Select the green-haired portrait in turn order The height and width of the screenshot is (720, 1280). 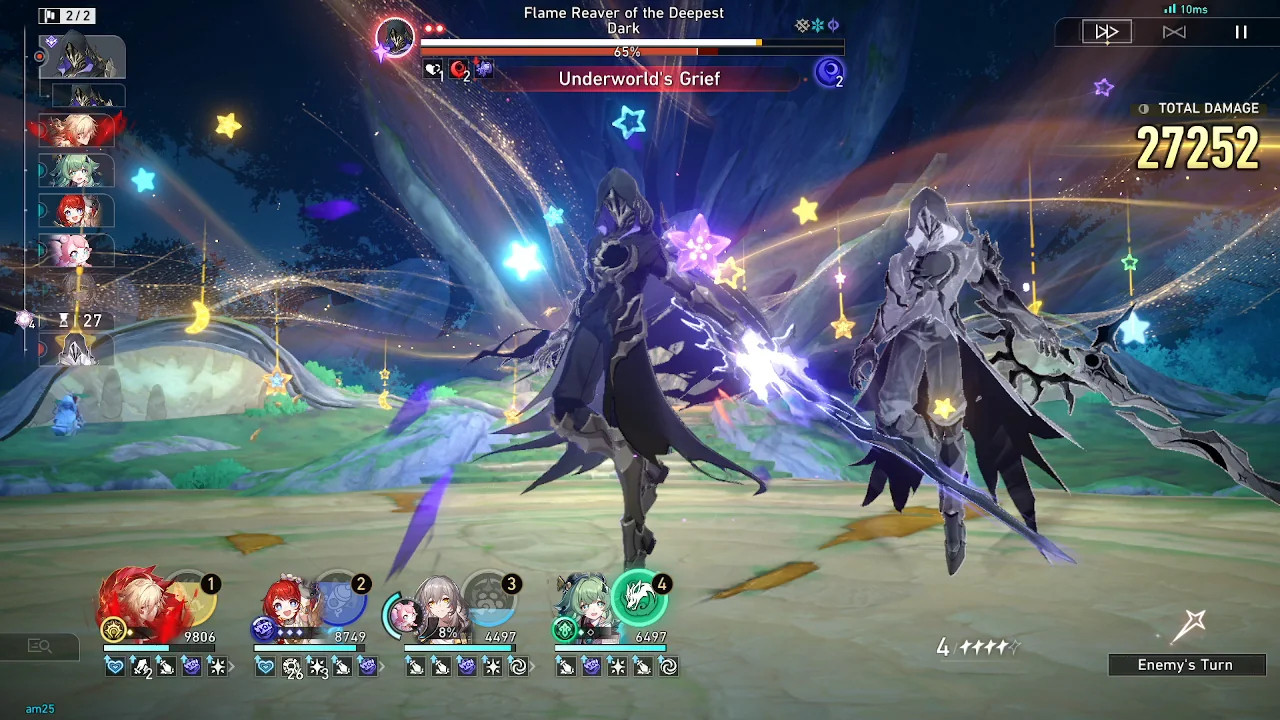[x=77, y=171]
